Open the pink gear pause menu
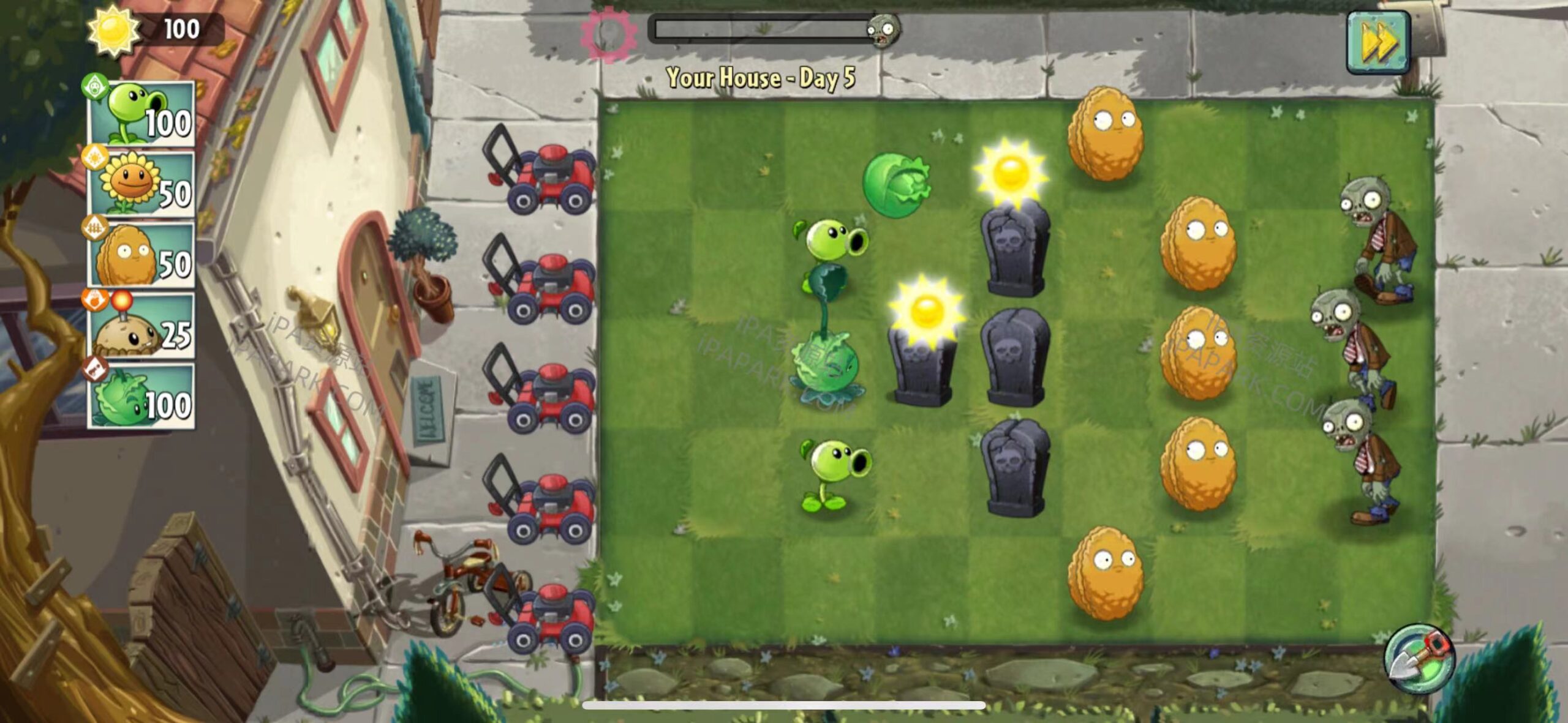The width and height of the screenshot is (1568, 723). tap(608, 33)
